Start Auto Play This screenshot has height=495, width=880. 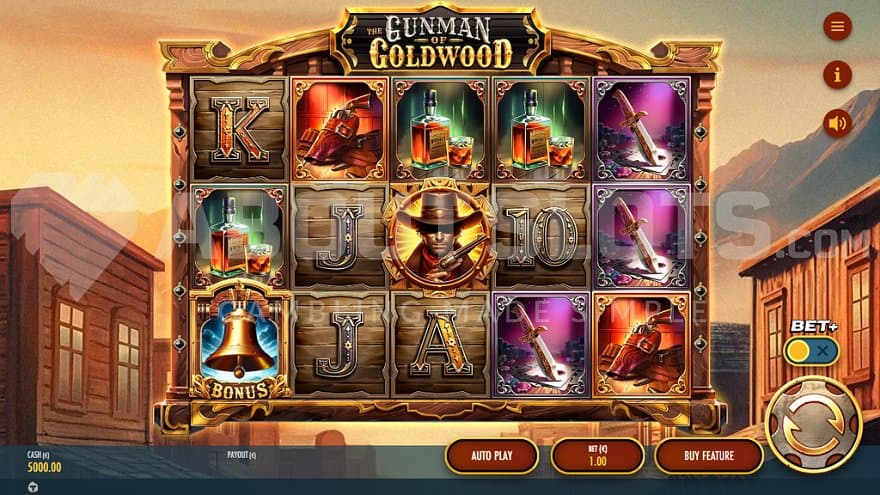click(491, 456)
